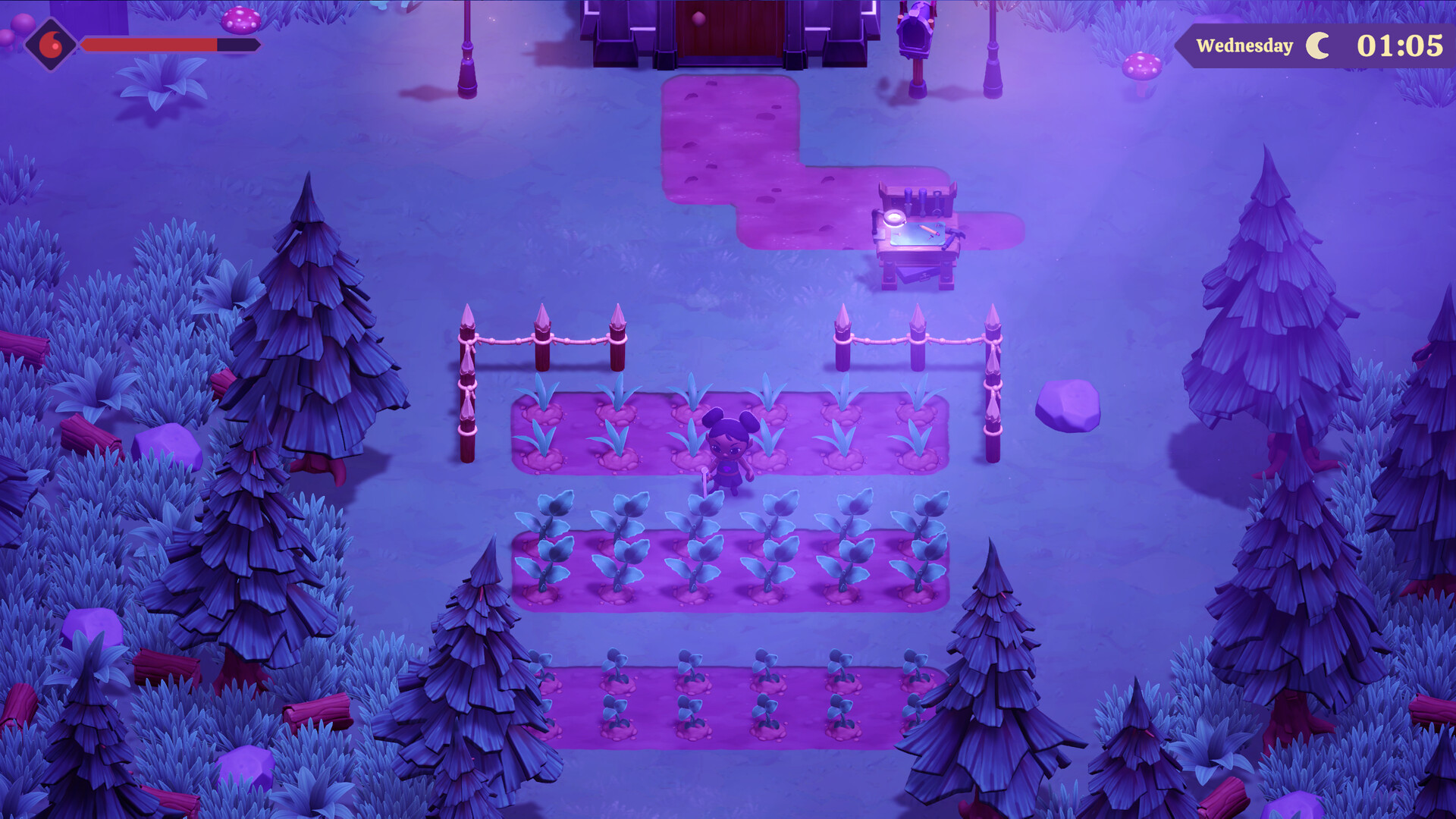
Task: Select the crescent moon icon beside the clock
Action: click(x=1317, y=45)
